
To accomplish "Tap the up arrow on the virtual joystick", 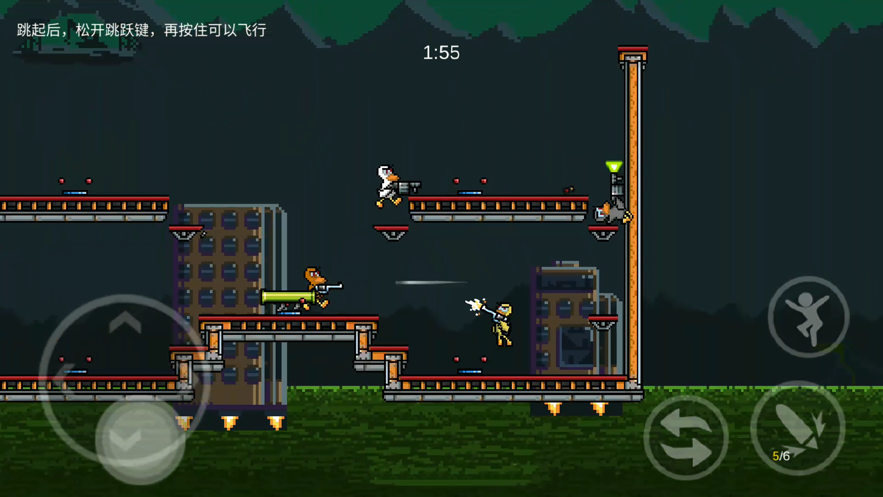I will [125, 322].
